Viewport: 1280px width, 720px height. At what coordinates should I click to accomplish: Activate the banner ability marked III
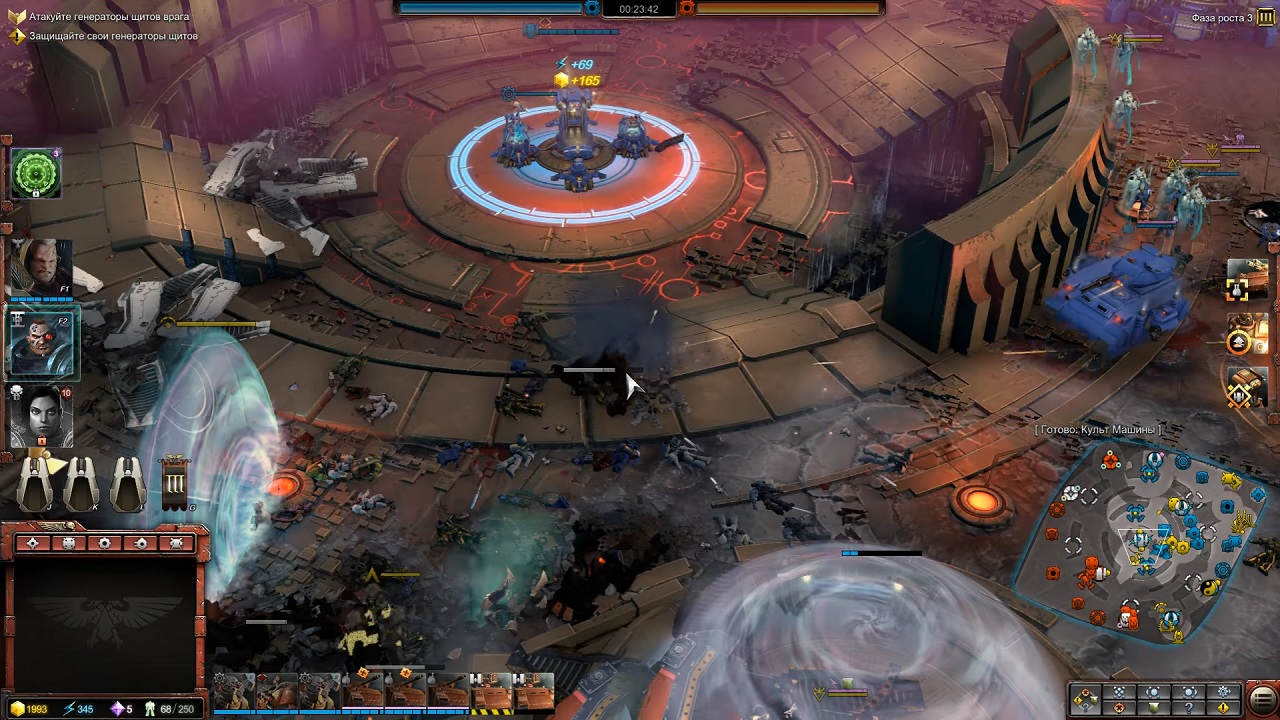(175, 485)
